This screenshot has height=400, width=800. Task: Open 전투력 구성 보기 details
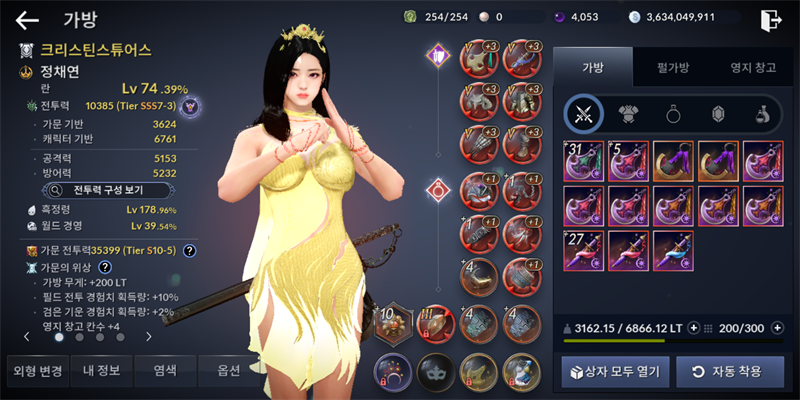click(110, 188)
